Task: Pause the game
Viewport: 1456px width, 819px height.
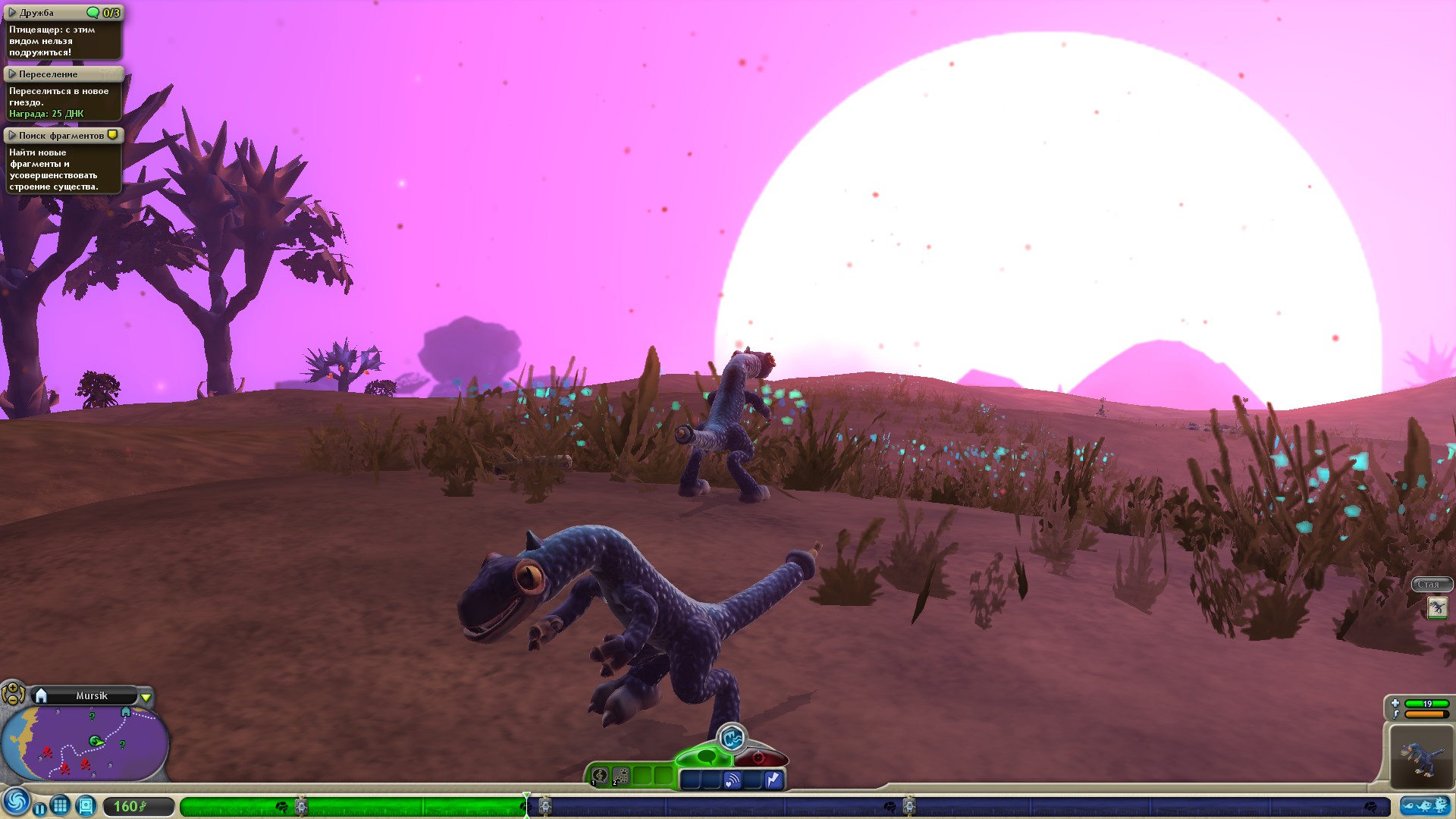Action: 39,808
